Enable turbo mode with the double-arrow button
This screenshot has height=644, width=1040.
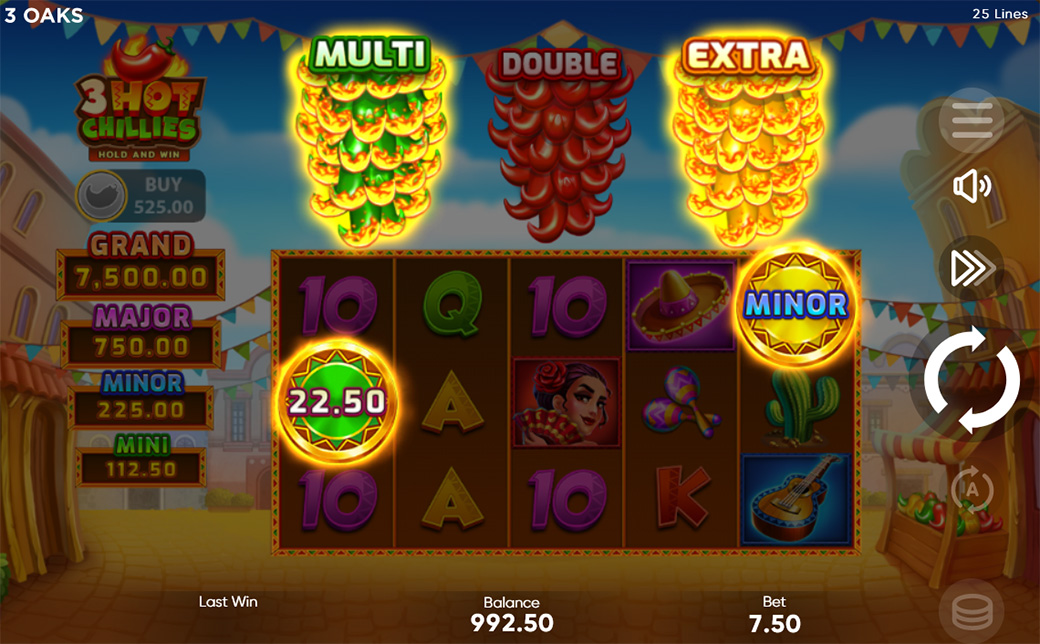tap(971, 267)
